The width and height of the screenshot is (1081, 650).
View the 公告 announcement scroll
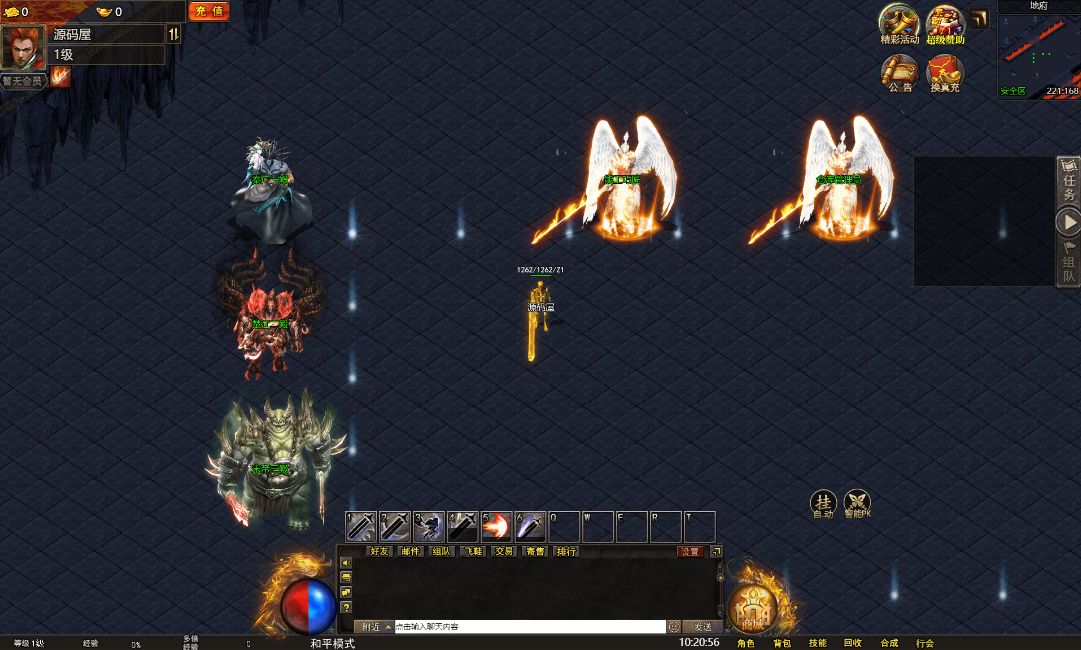[900, 72]
